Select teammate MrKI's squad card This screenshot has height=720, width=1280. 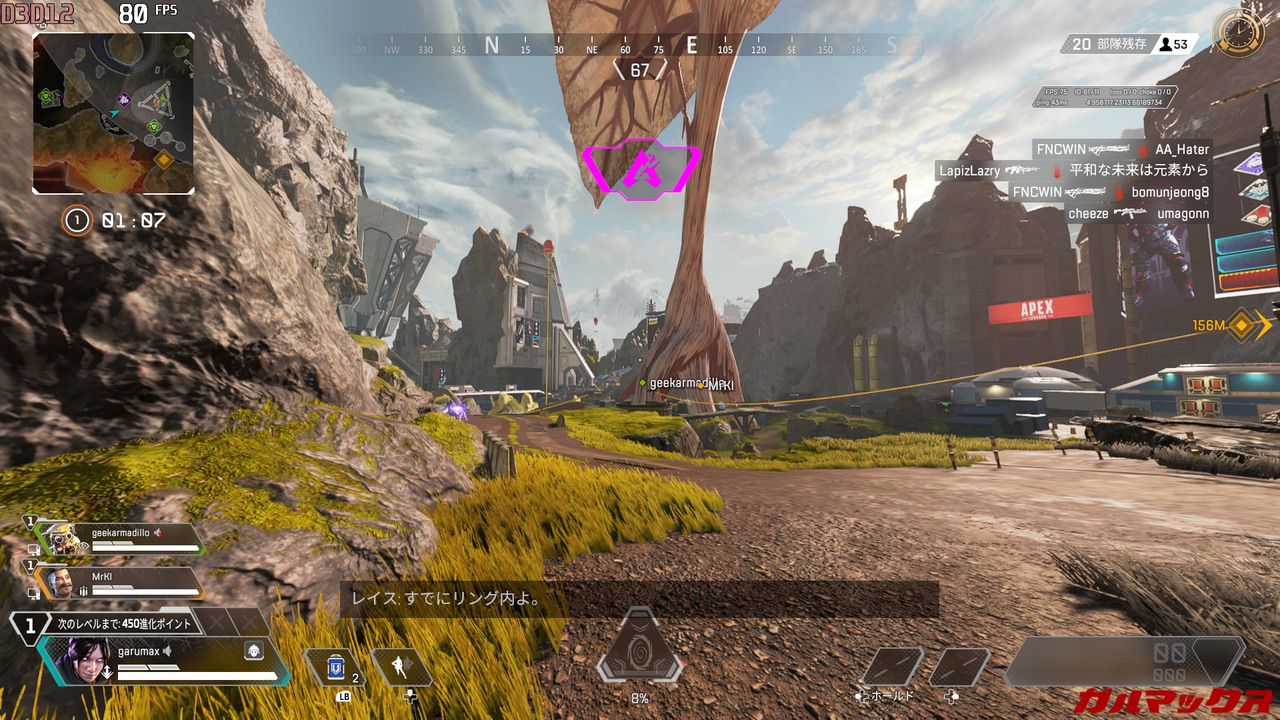tap(118, 582)
